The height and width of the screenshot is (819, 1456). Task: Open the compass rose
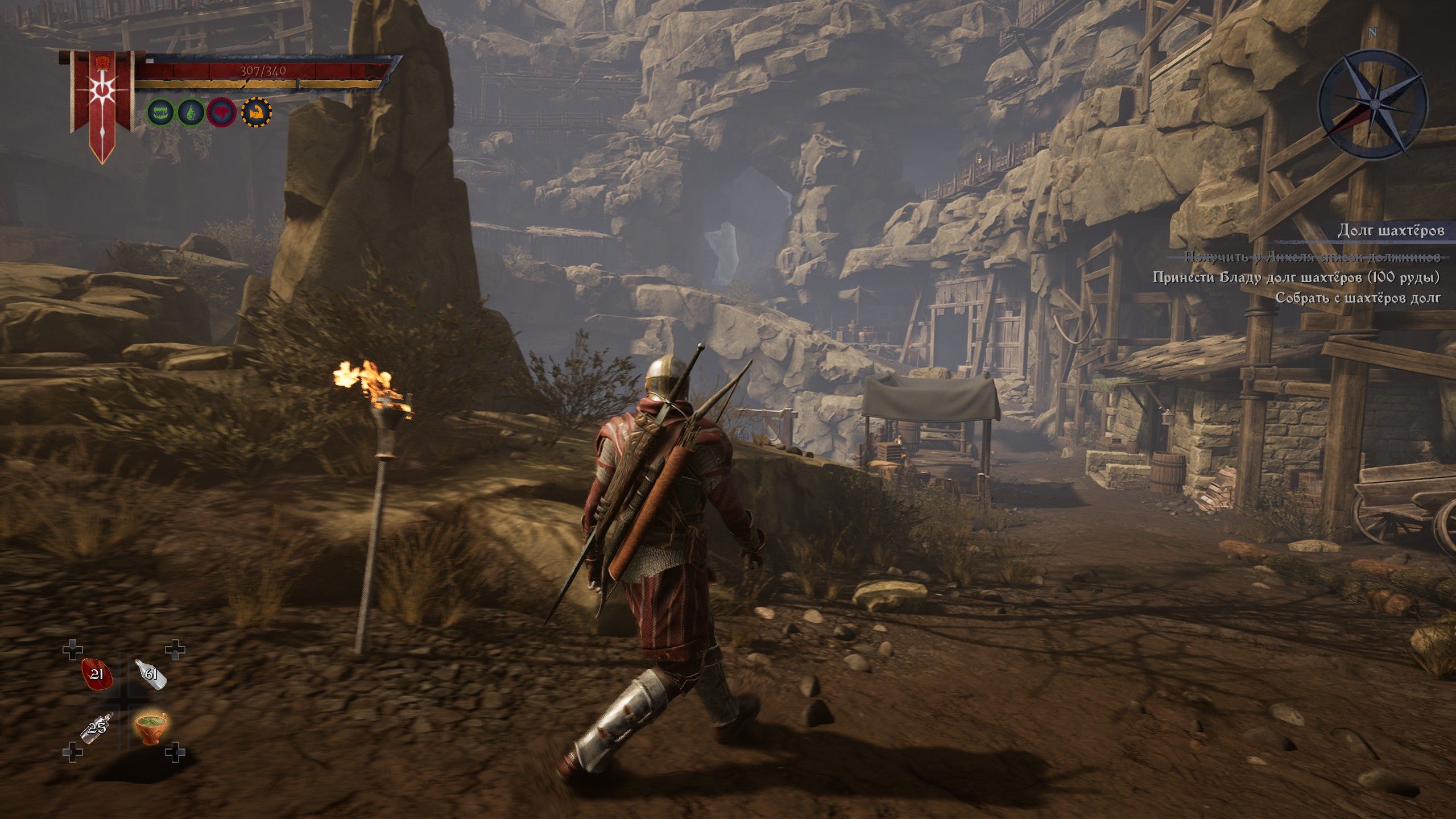click(1372, 104)
